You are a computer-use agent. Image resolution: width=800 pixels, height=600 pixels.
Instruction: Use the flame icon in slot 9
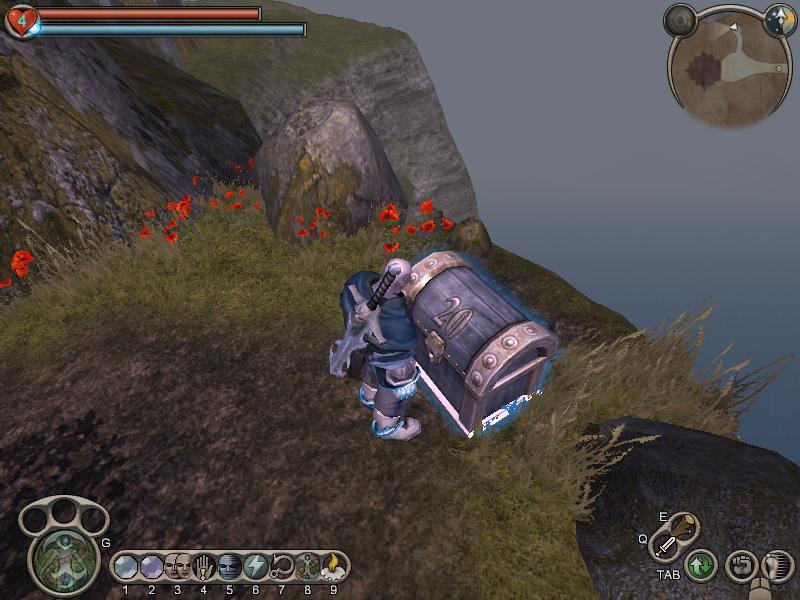[333, 566]
